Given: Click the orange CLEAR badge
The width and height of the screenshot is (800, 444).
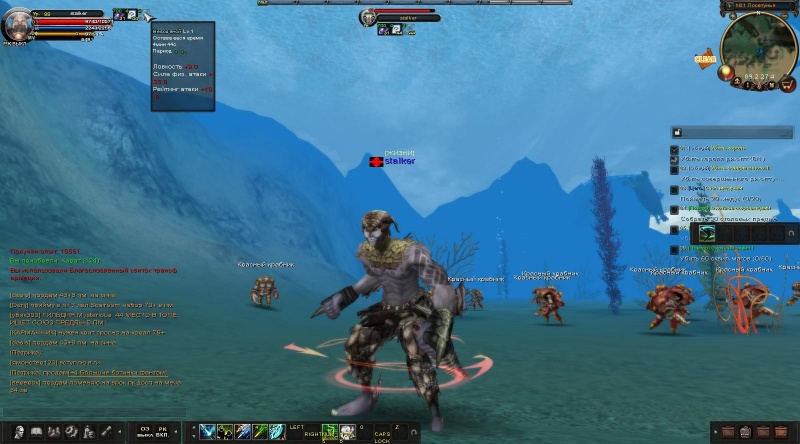Looking at the screenshot, I should click(x=705, y=60).
